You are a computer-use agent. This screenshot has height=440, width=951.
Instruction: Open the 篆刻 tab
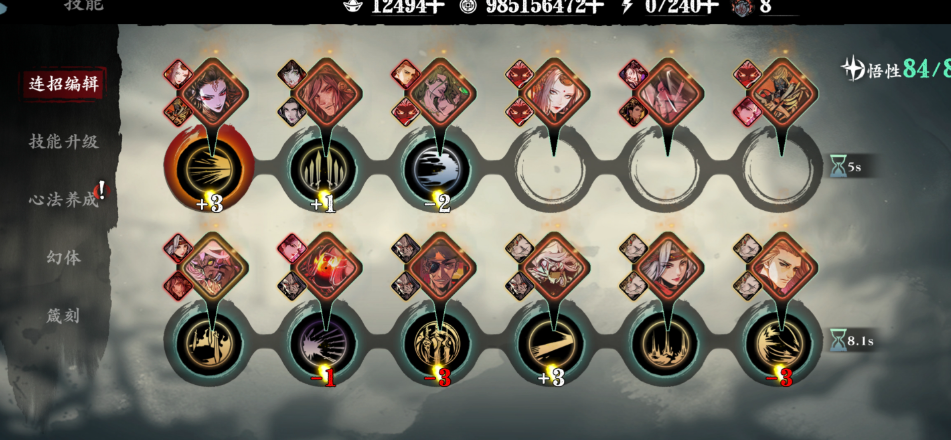64,316
